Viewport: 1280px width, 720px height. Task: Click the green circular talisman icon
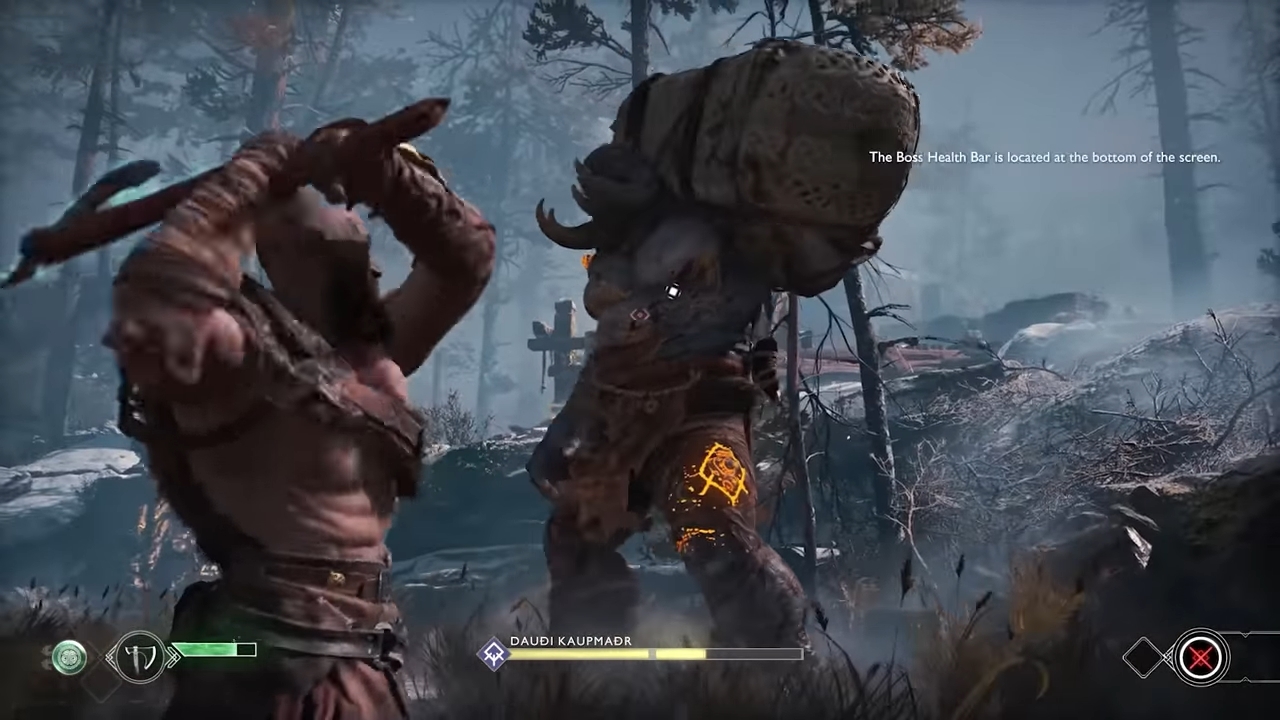tap(69, 657)
